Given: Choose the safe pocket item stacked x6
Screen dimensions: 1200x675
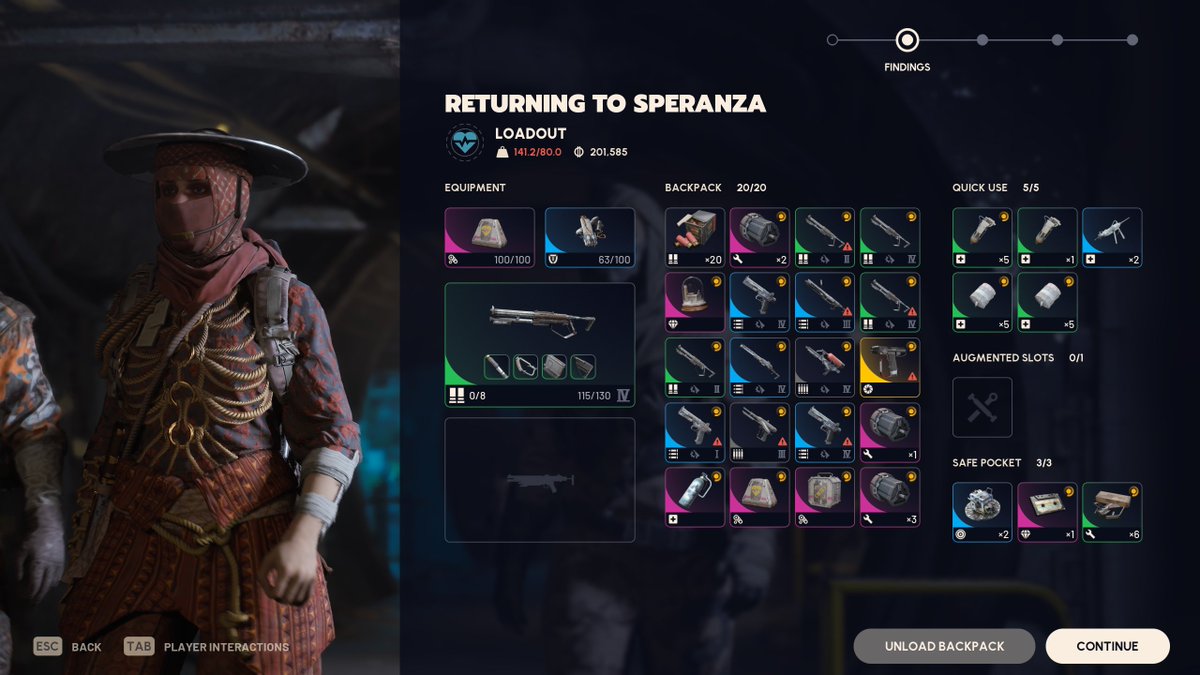Looking at the screenshot, I should (1112, 512).
